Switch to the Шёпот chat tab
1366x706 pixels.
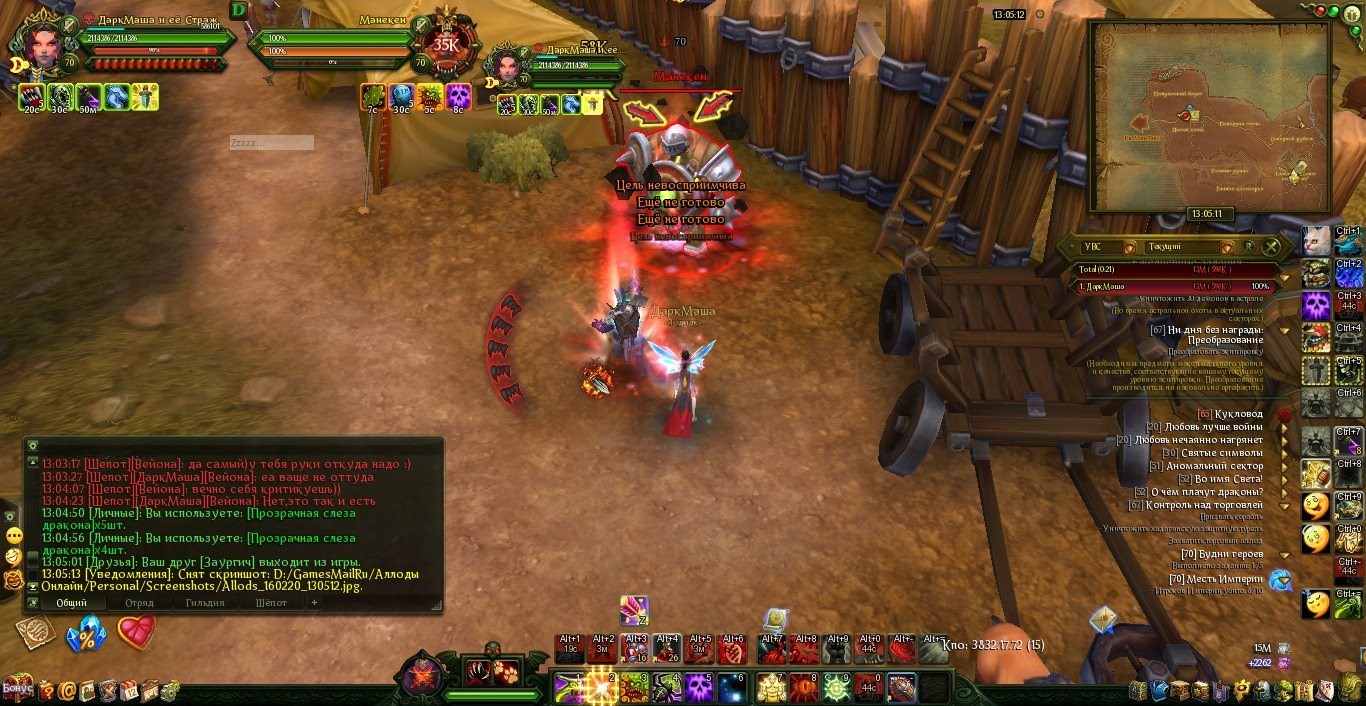click(x=271, y=603)
